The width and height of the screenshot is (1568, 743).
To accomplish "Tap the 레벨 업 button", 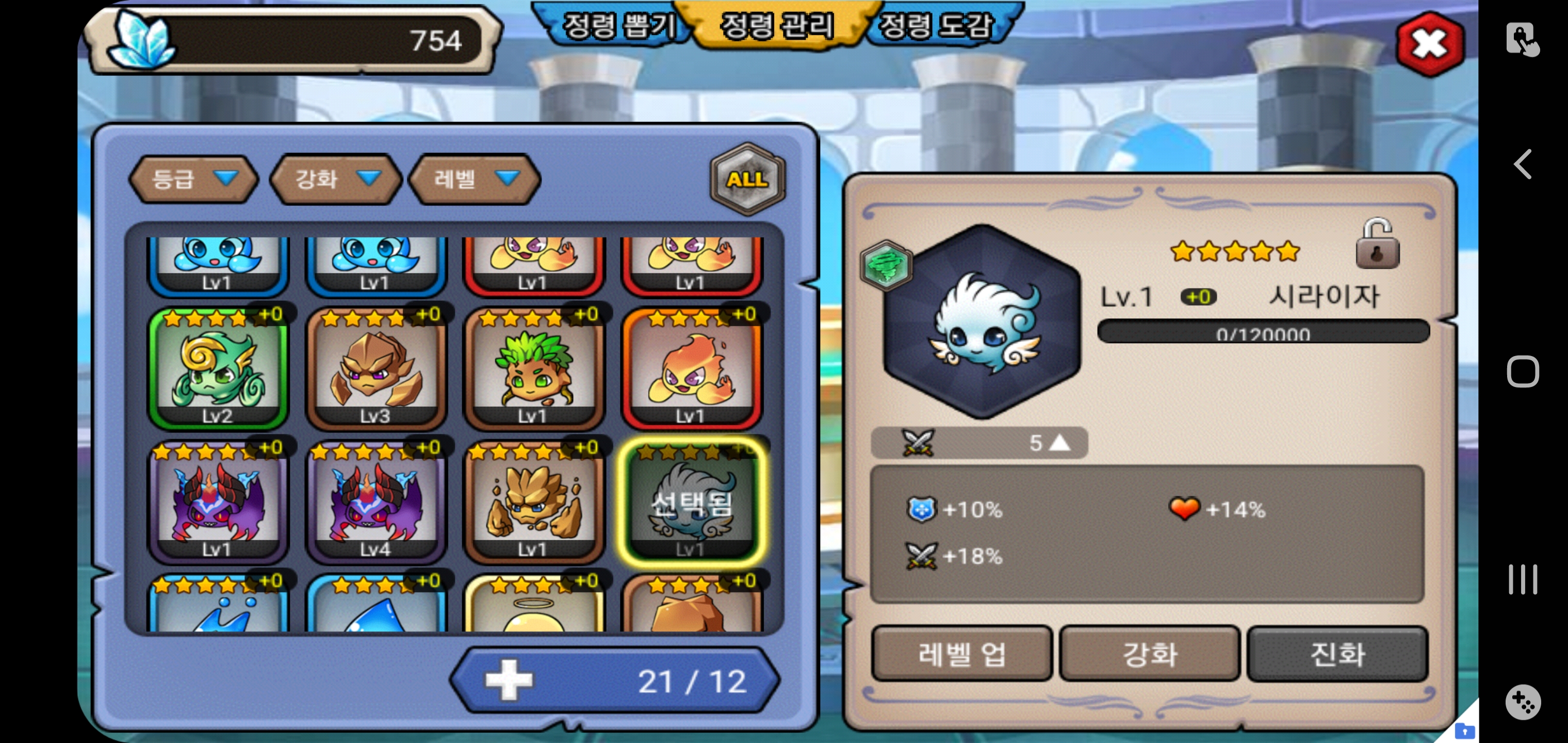I will [961, 654].
